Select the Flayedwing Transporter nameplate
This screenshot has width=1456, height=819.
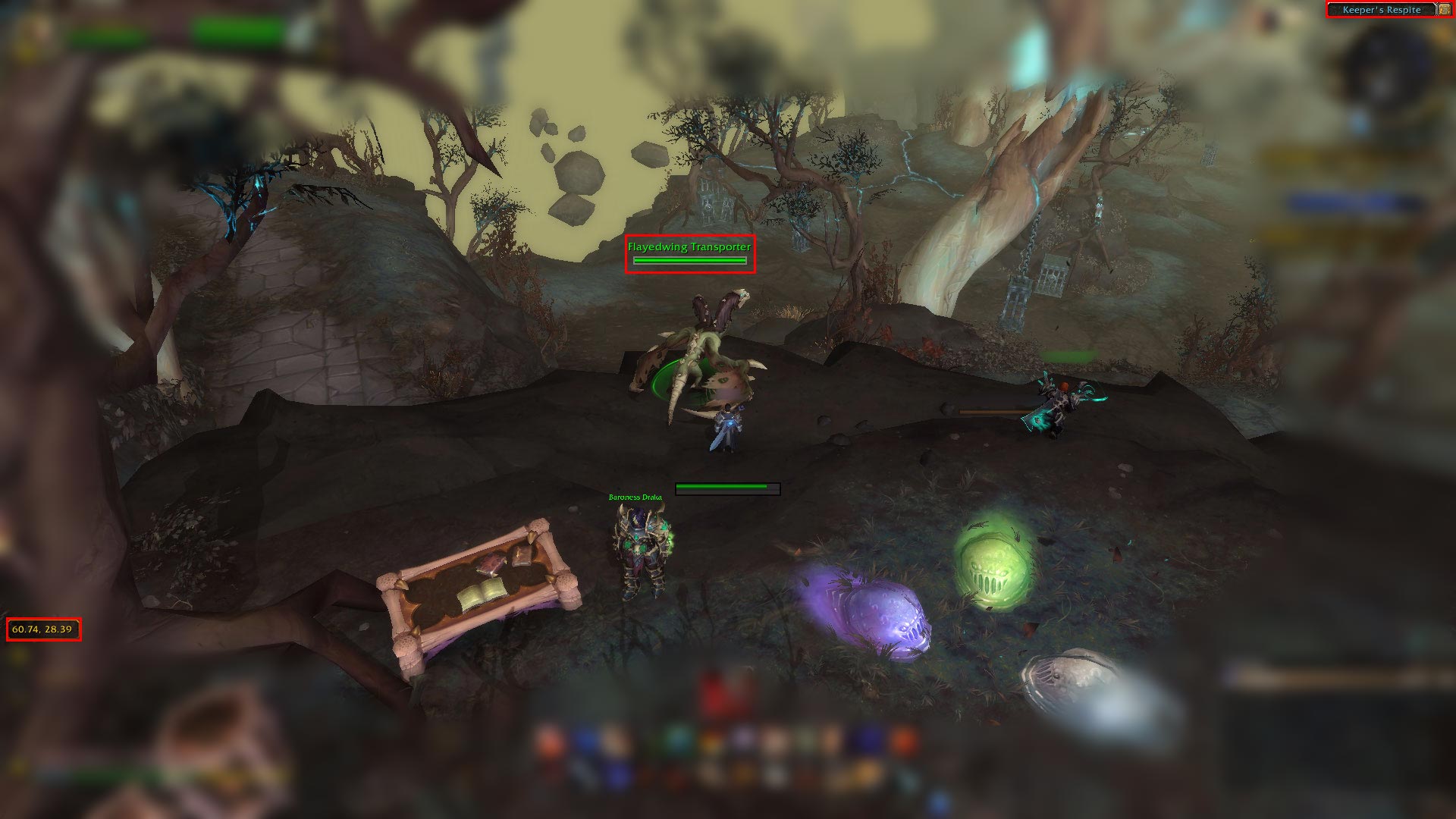(x=689, y=247)
